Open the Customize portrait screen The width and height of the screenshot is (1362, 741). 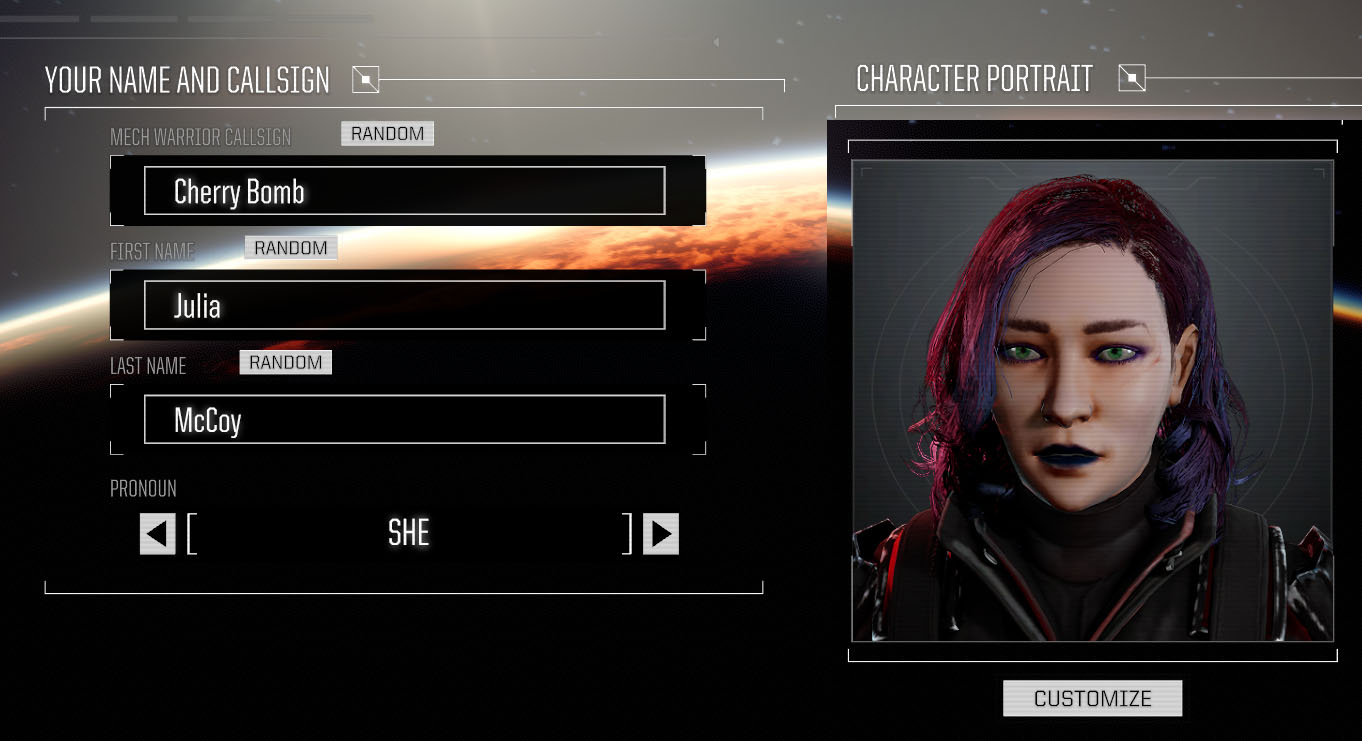pyautogui.click(x=1092, y=698)
